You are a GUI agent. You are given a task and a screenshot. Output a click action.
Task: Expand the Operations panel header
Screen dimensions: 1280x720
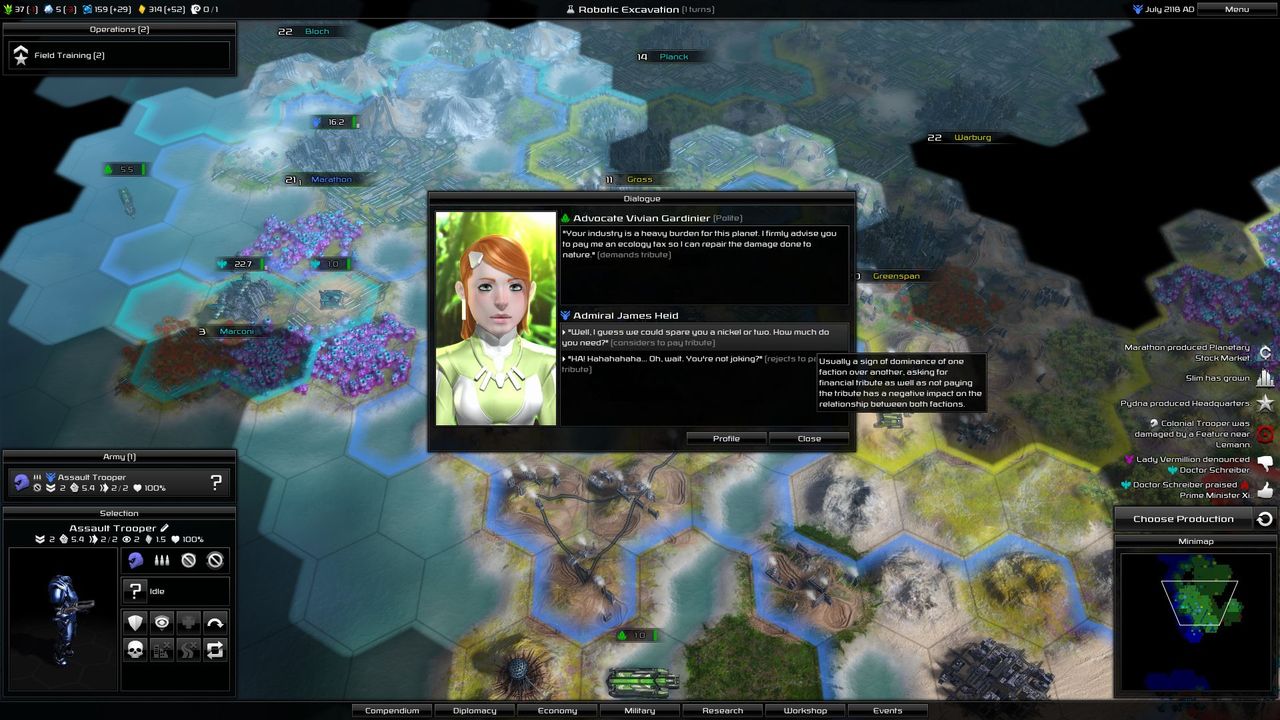tap(119, 29)
